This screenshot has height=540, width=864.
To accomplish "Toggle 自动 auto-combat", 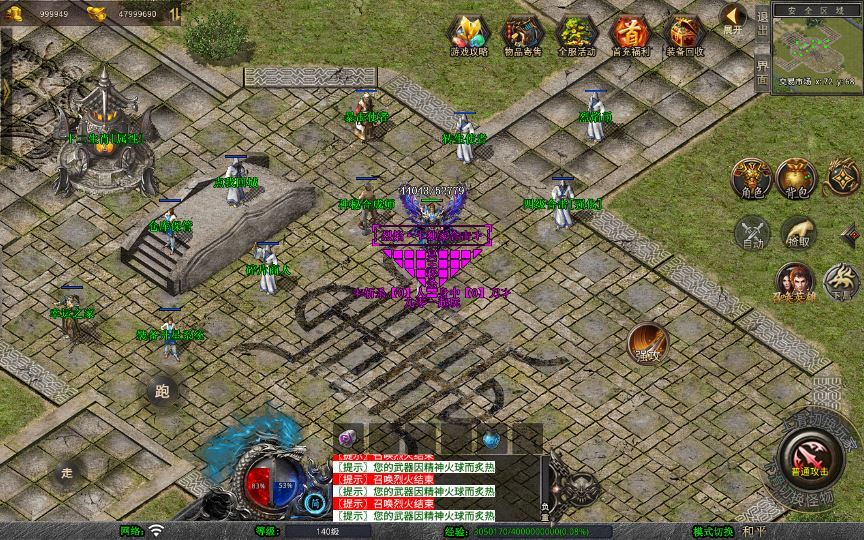I will (x=751, y=233).
